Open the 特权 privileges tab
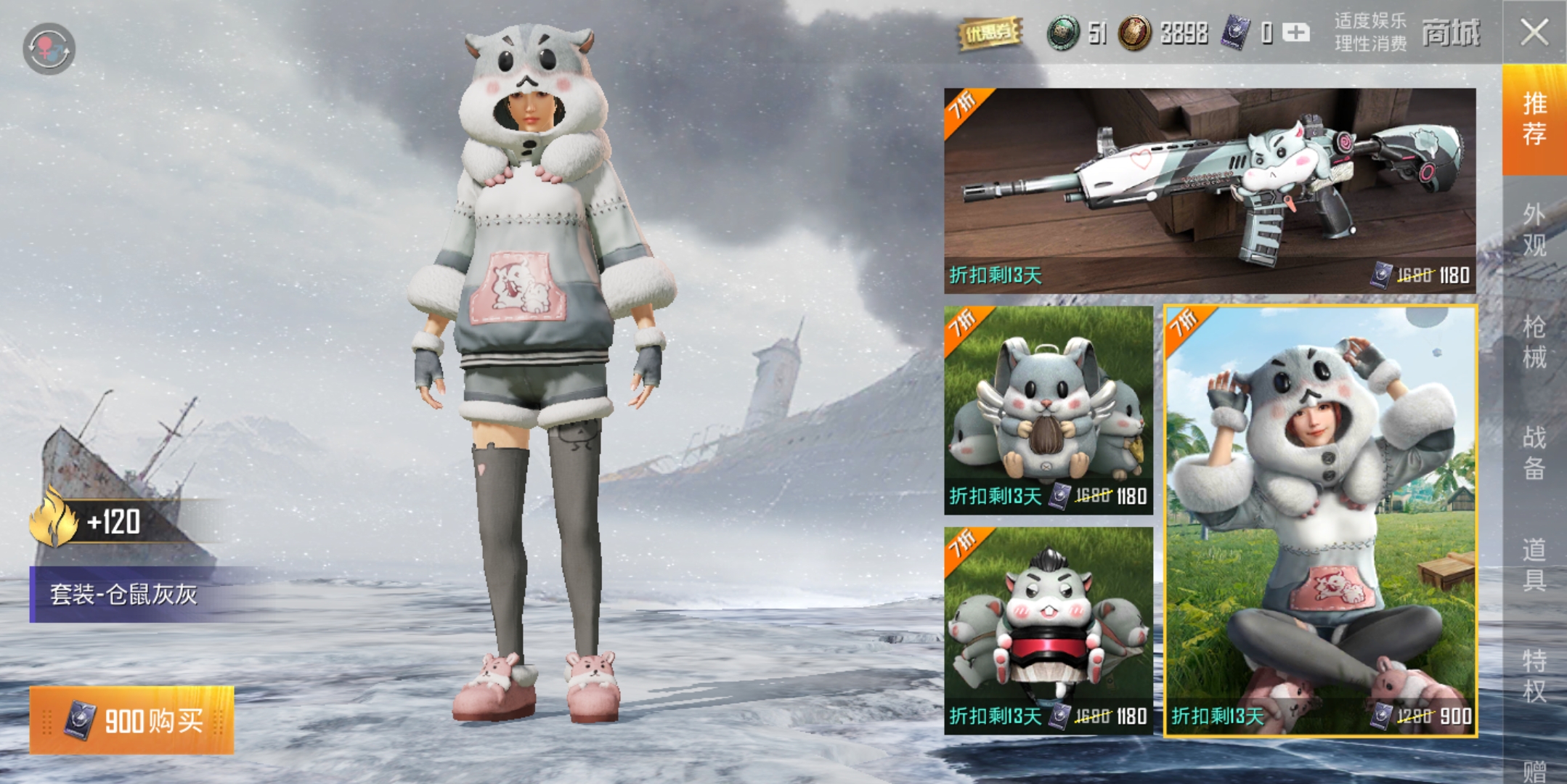This screenshot has height=784, width=1567. (x=1534, y=675)
